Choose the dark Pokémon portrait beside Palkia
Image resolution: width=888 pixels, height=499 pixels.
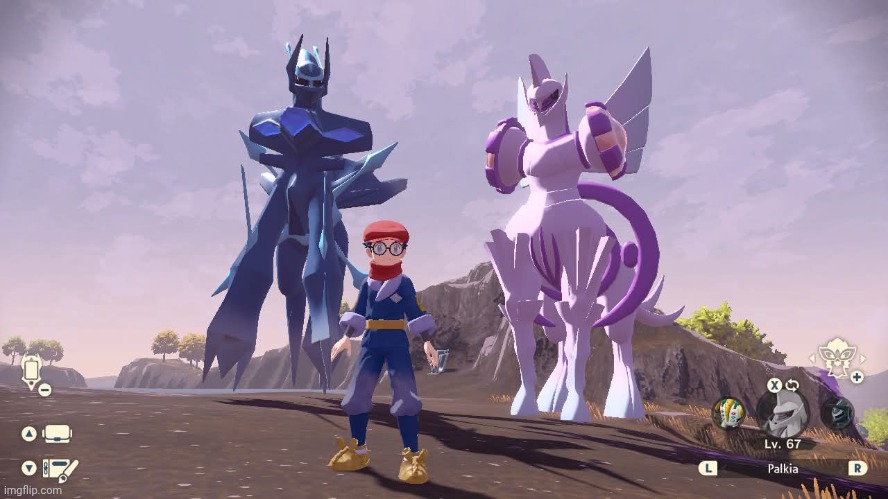(836, 413)
